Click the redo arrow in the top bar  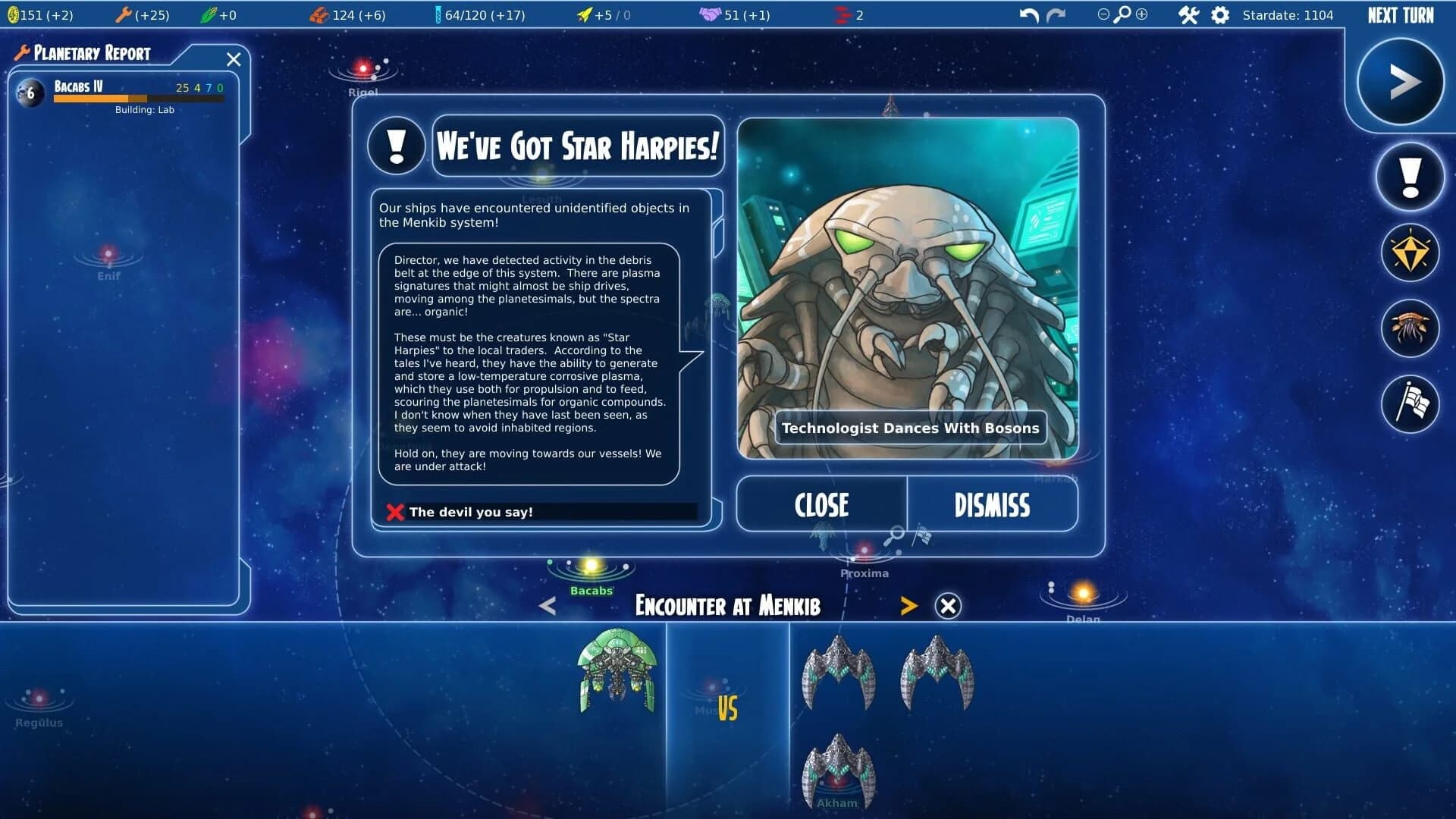click(x=1056, y=14)
